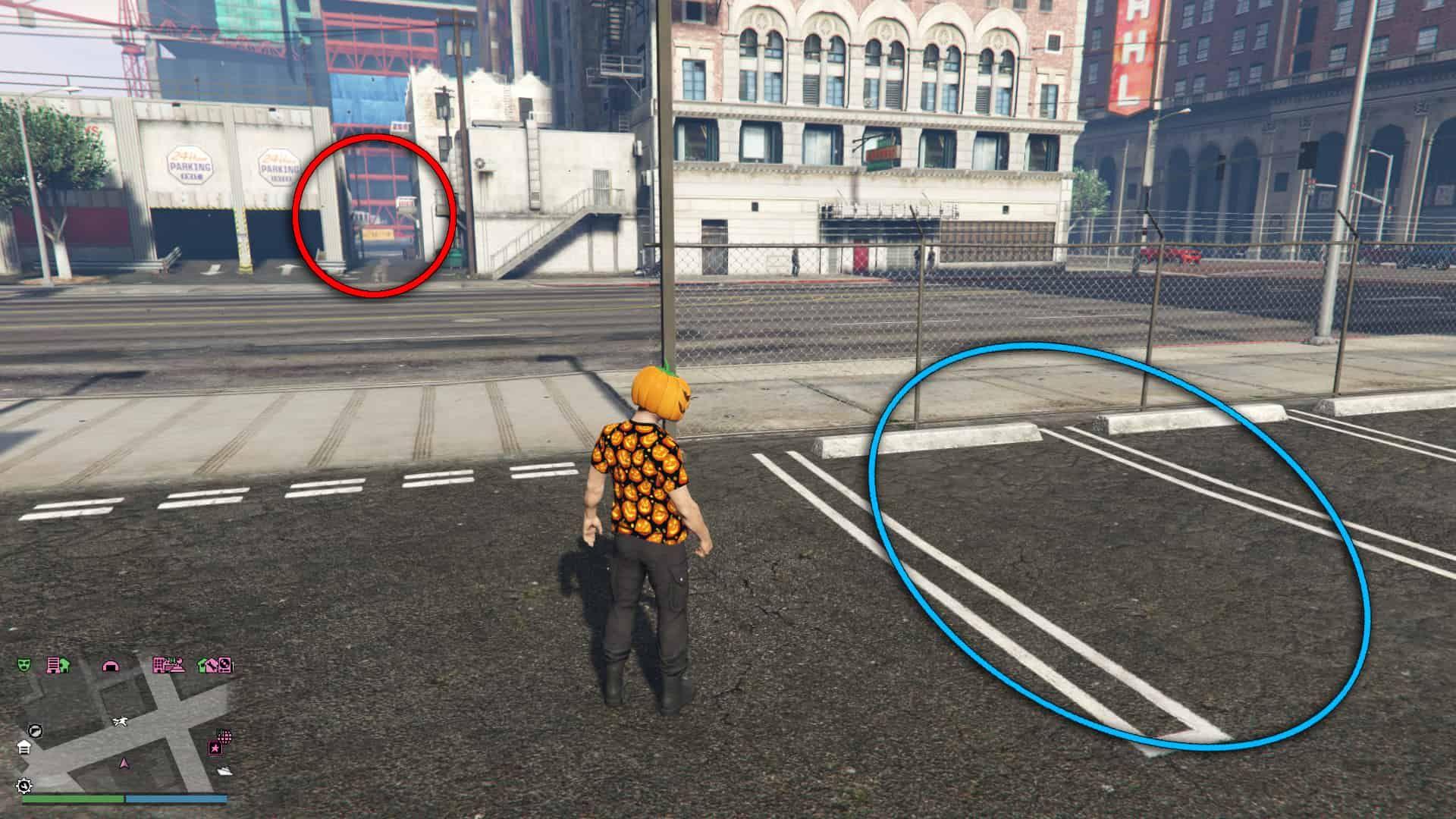Select the white animal marker on minimap

120,720
